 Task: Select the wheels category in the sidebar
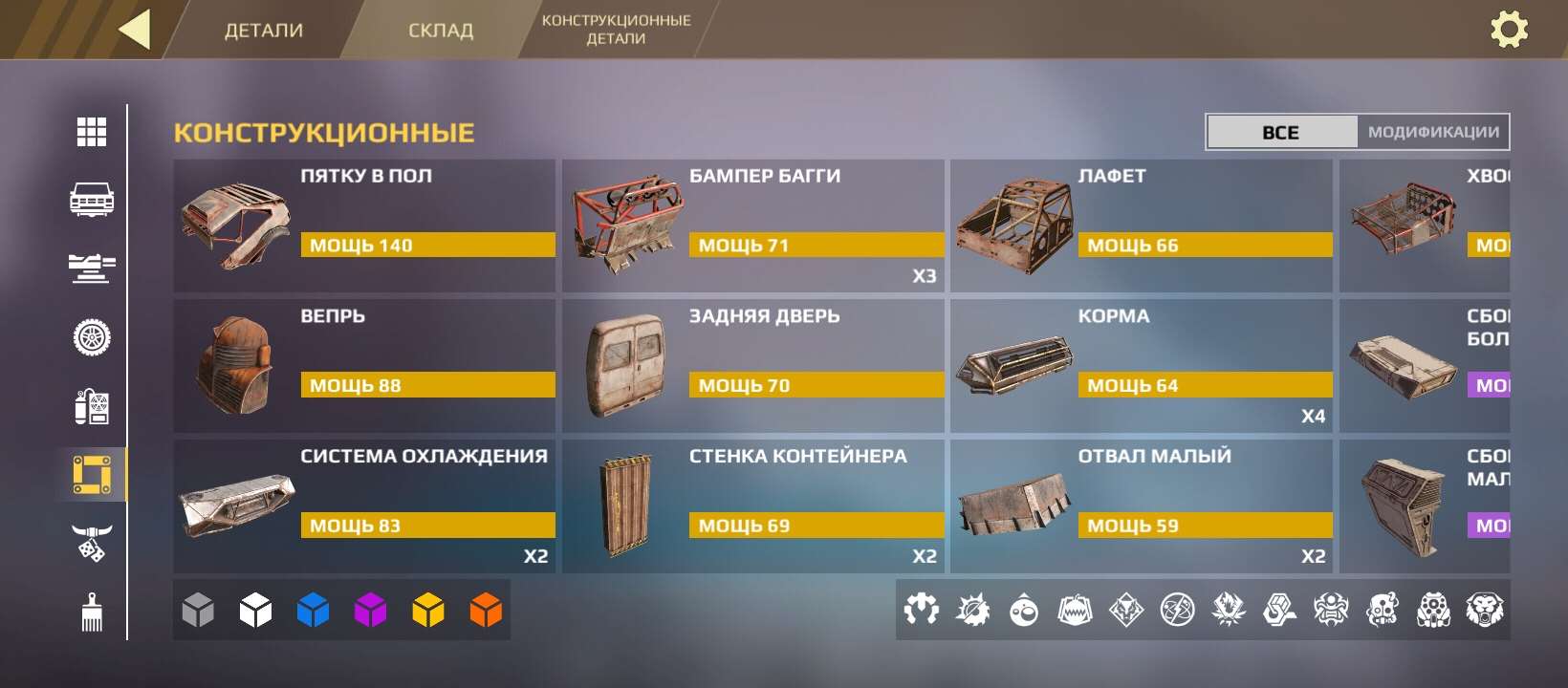tap(91, 337)
